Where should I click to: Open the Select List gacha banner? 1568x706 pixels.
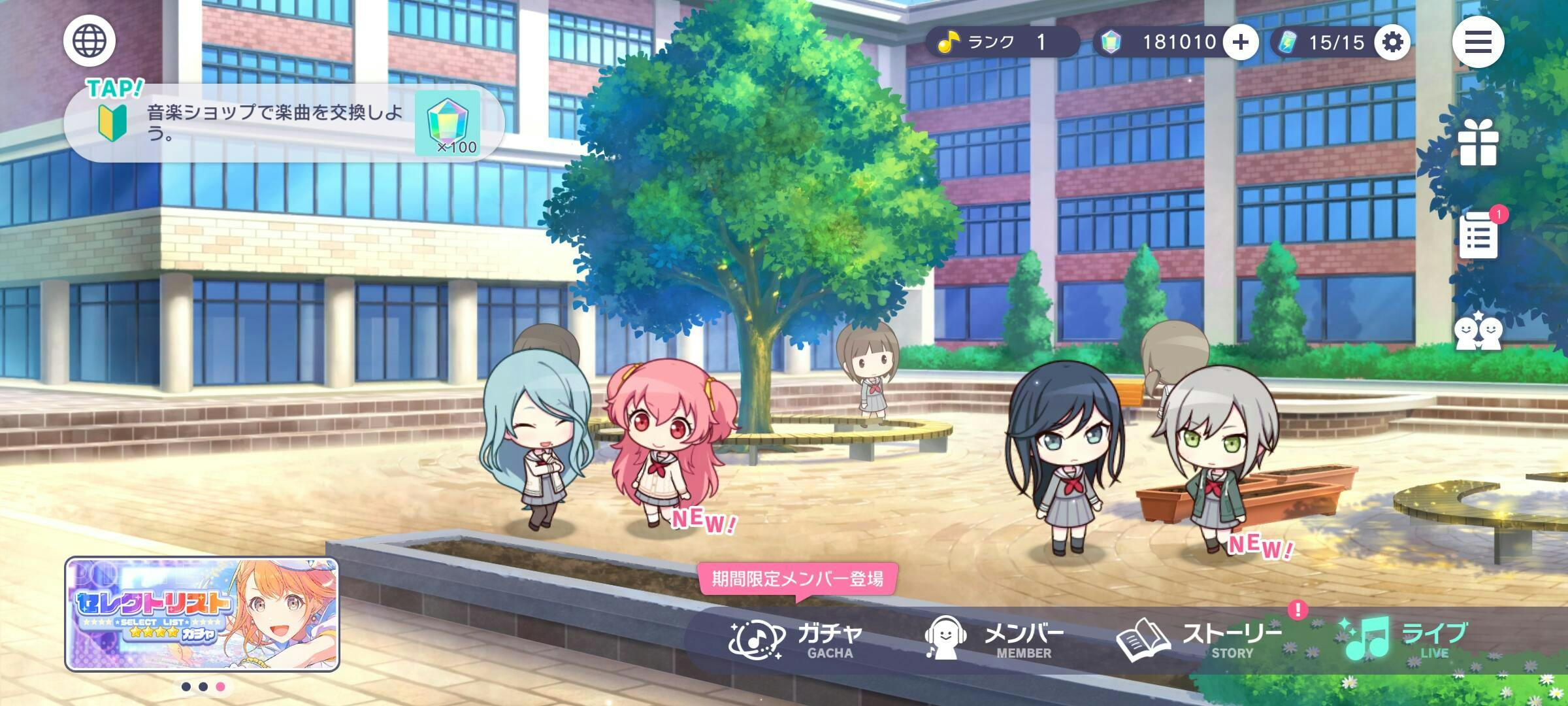[x=202, y=614]
